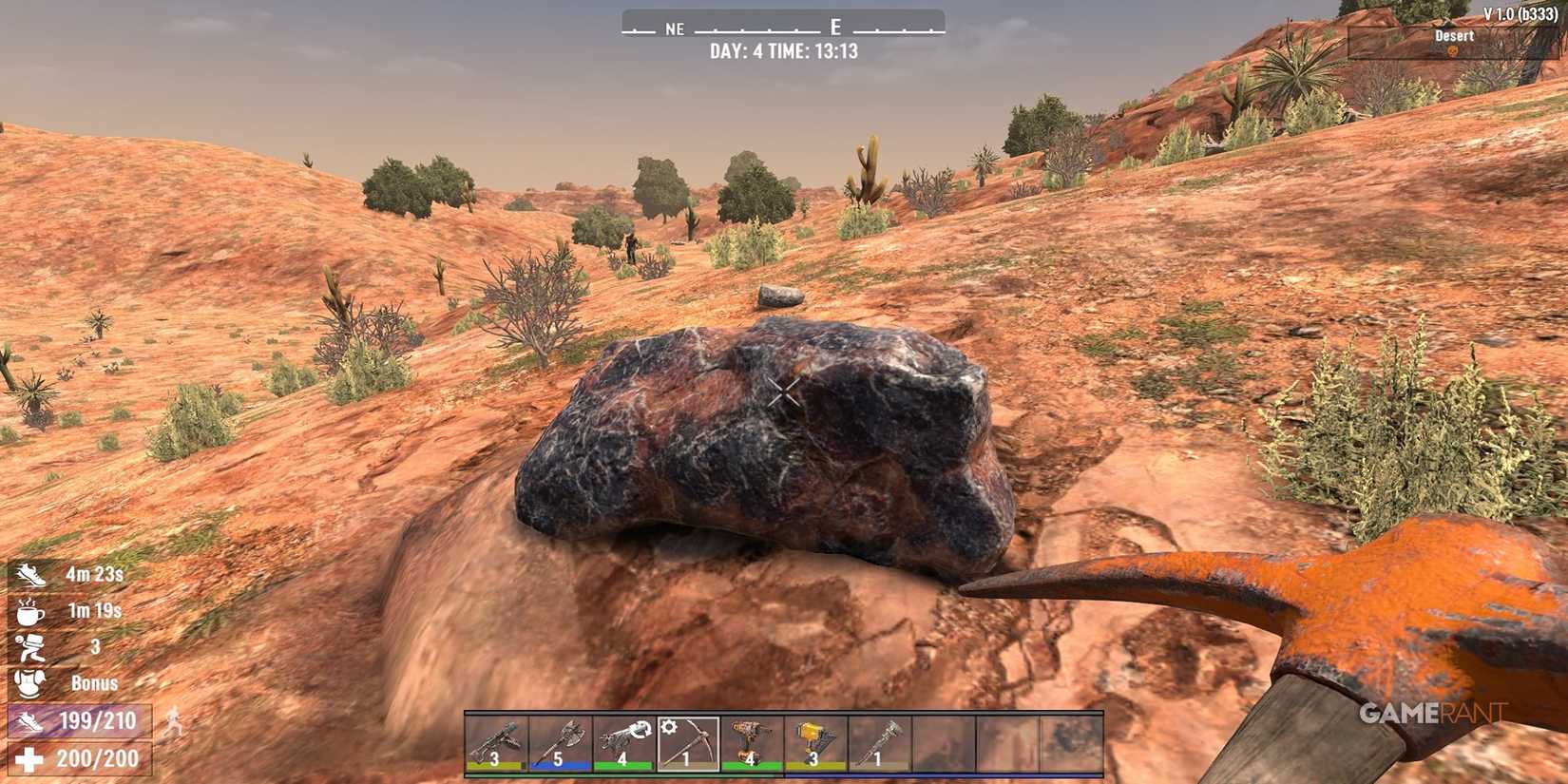Viewport: 1568px width, 784px height.
Task: Click the health cross icon
Action: 28,758
